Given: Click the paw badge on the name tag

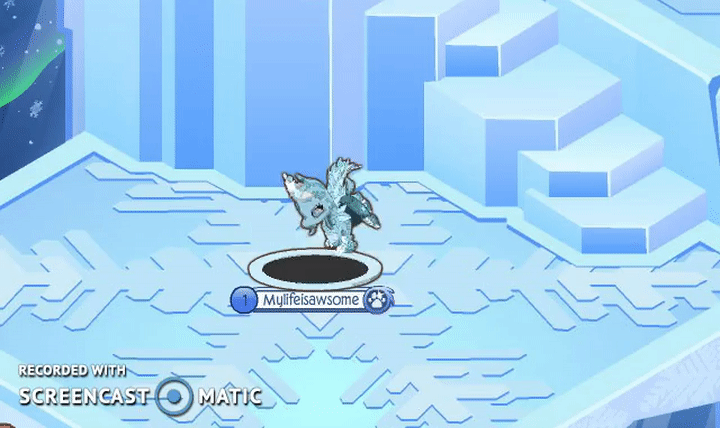Looking at the screenshot, I should (x=377, y=299).
